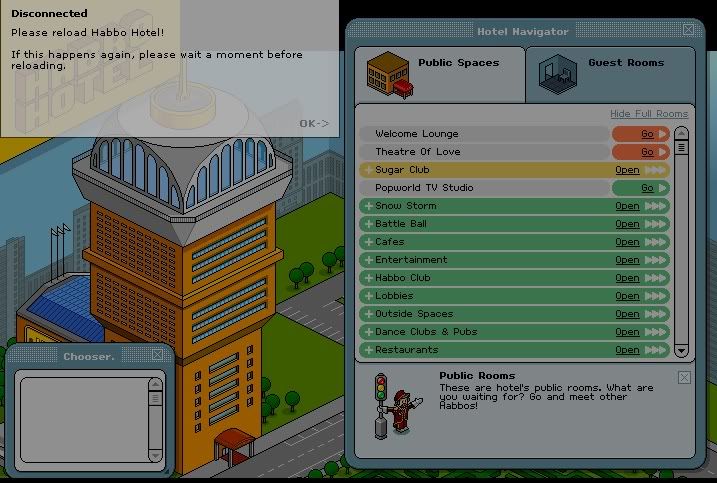Open the Sugar Club listing
This screenshot has width=717, height=483.
(627, 170)
